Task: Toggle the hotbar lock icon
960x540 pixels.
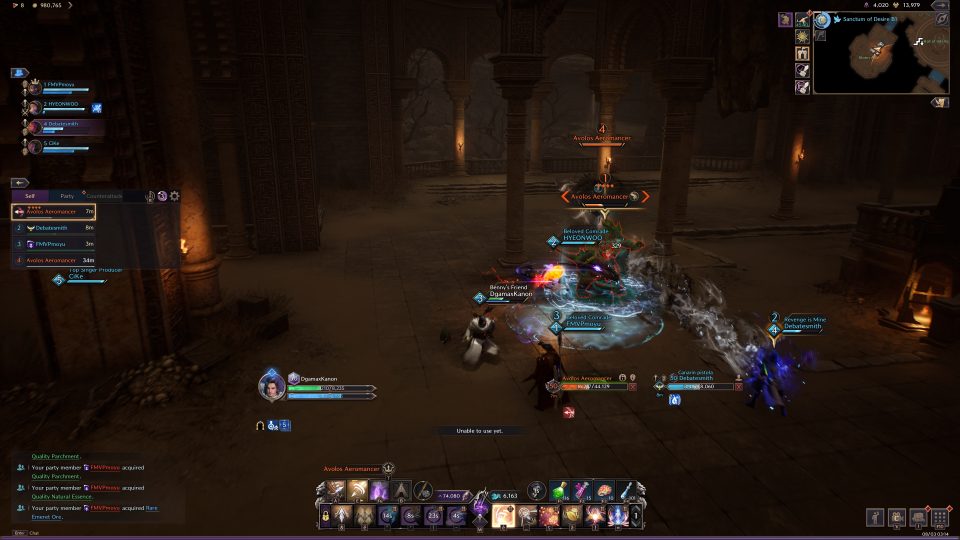Action: tap(326, 516)
